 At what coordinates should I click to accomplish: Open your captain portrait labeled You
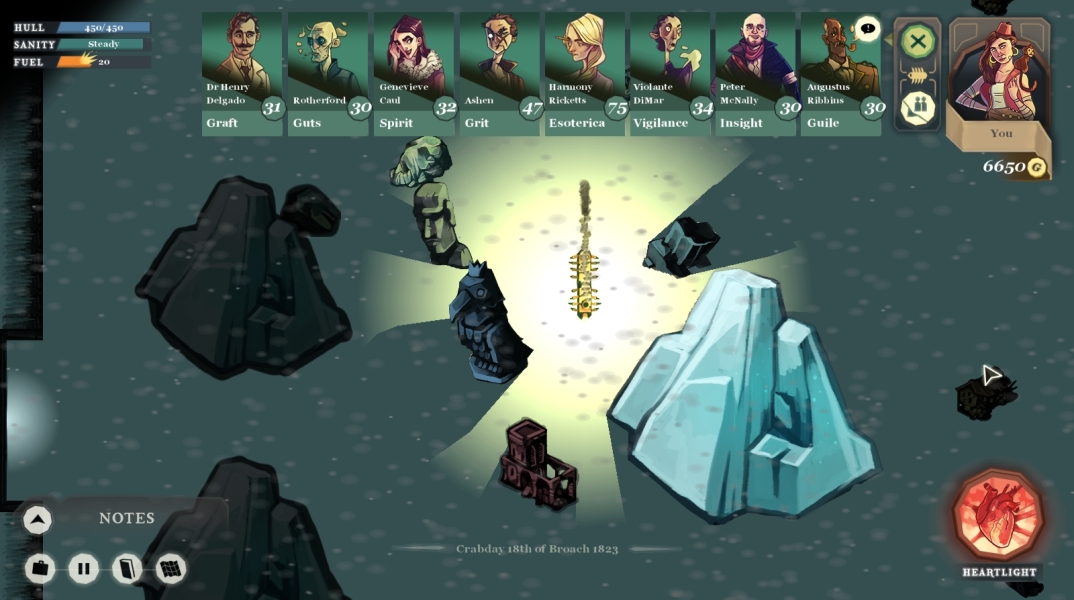[1000, 80]
